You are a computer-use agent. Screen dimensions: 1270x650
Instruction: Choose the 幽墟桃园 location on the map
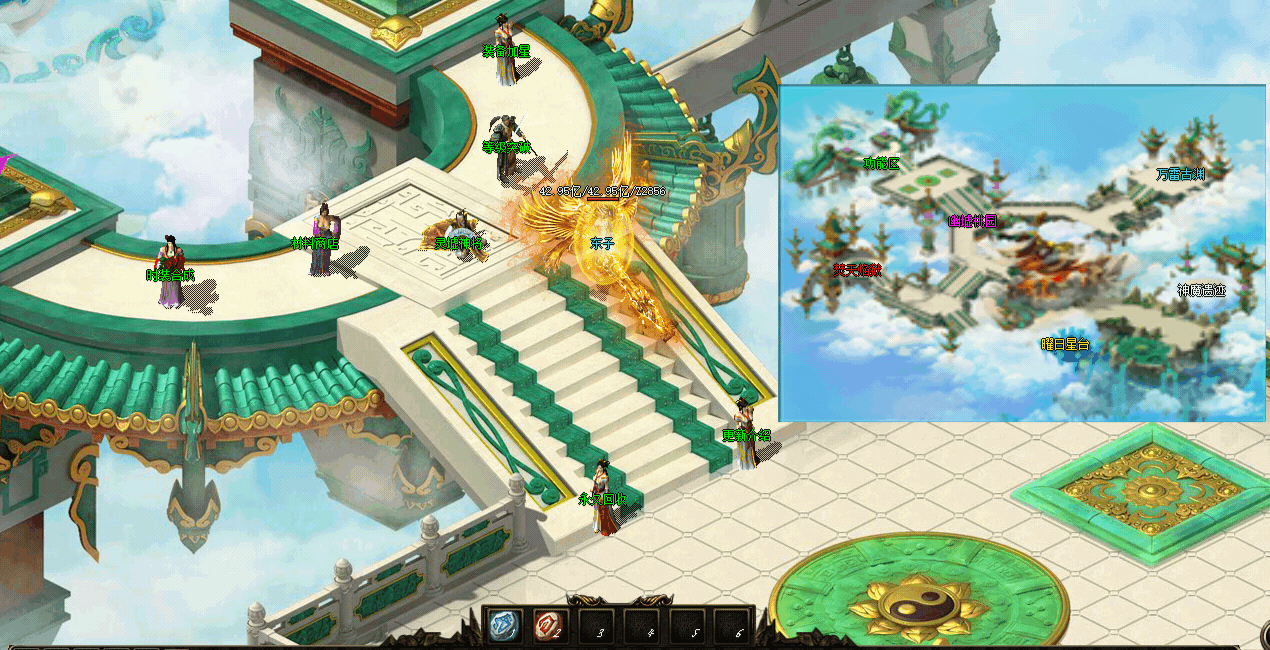(x=972, y=221)
